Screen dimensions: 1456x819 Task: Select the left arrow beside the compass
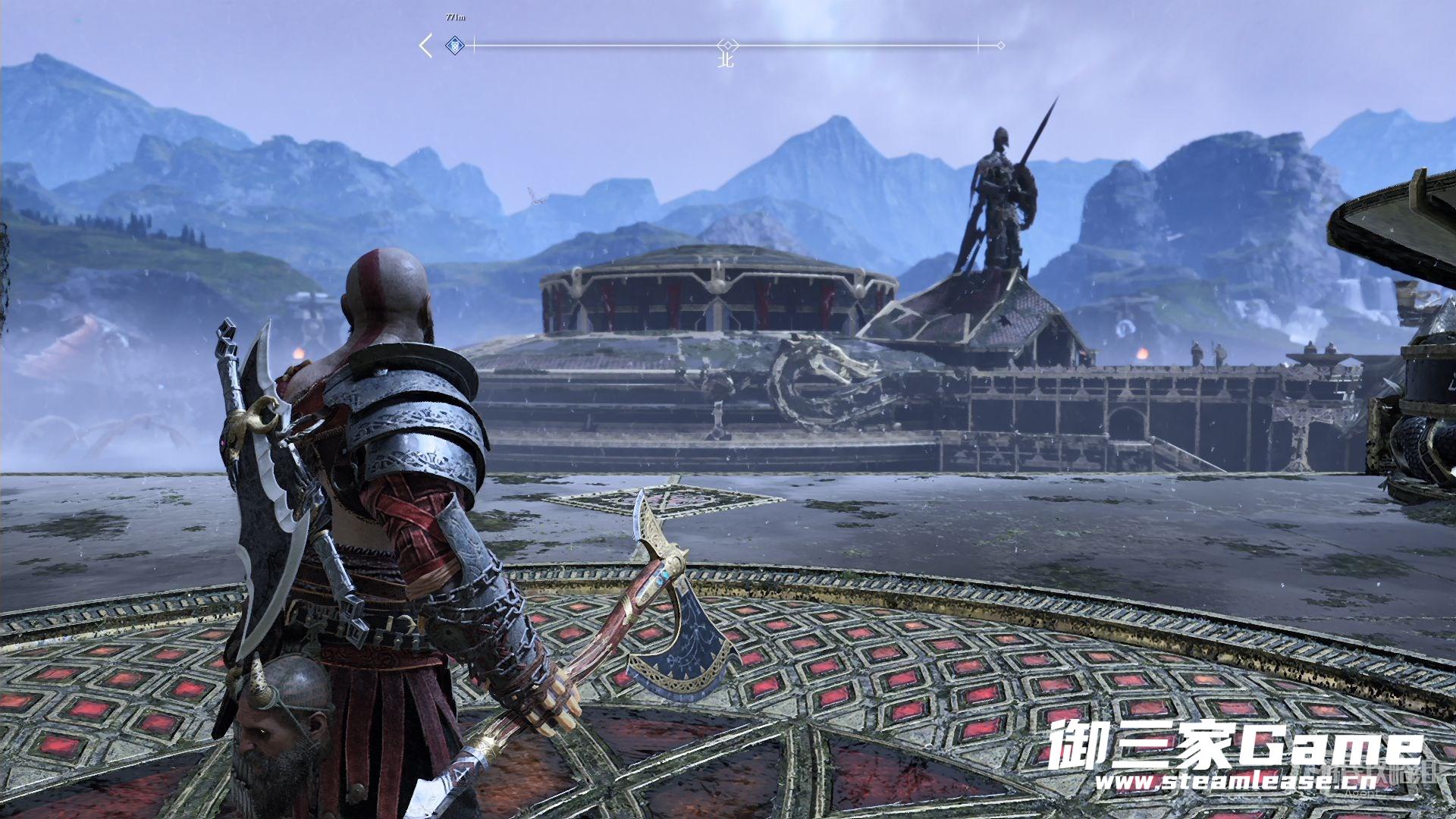coord(426,45)
